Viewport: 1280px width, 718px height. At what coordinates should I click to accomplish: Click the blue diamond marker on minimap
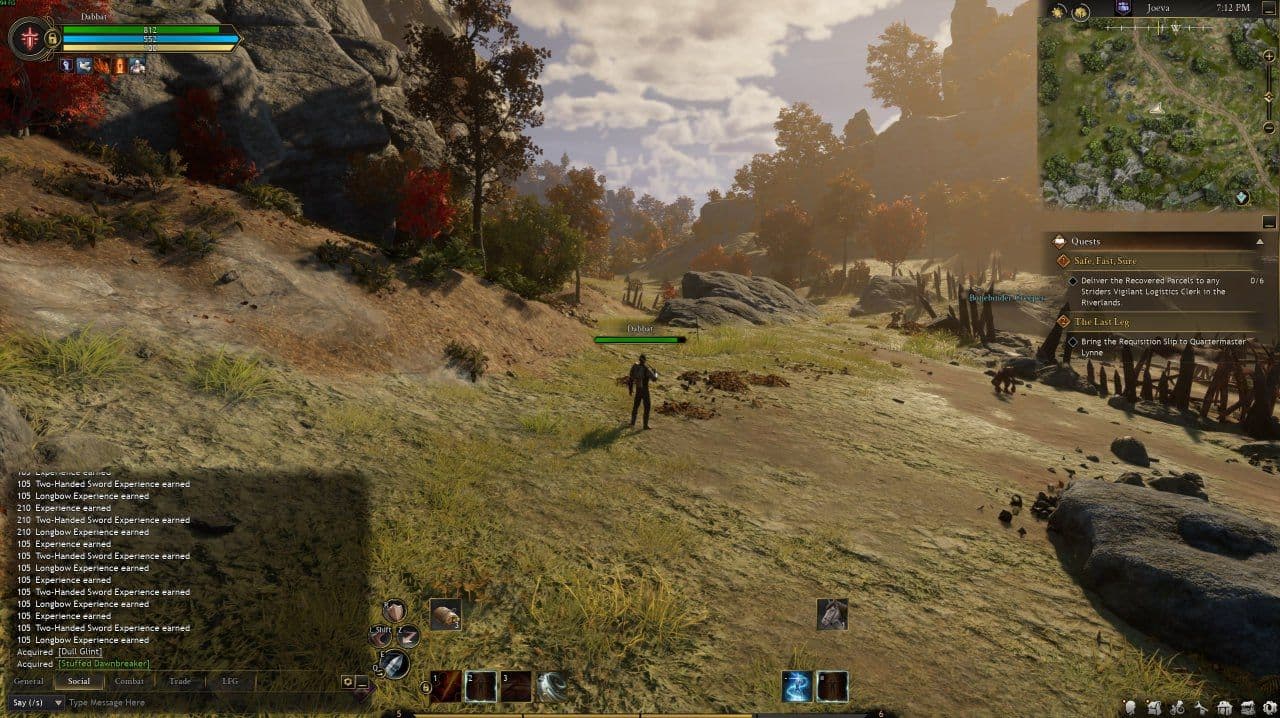coord(1242,197)
